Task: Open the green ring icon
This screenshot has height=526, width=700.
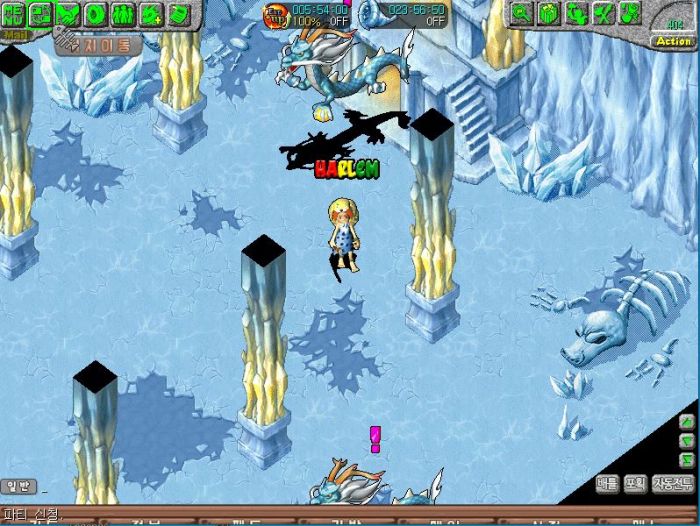Action: [96, 14]
